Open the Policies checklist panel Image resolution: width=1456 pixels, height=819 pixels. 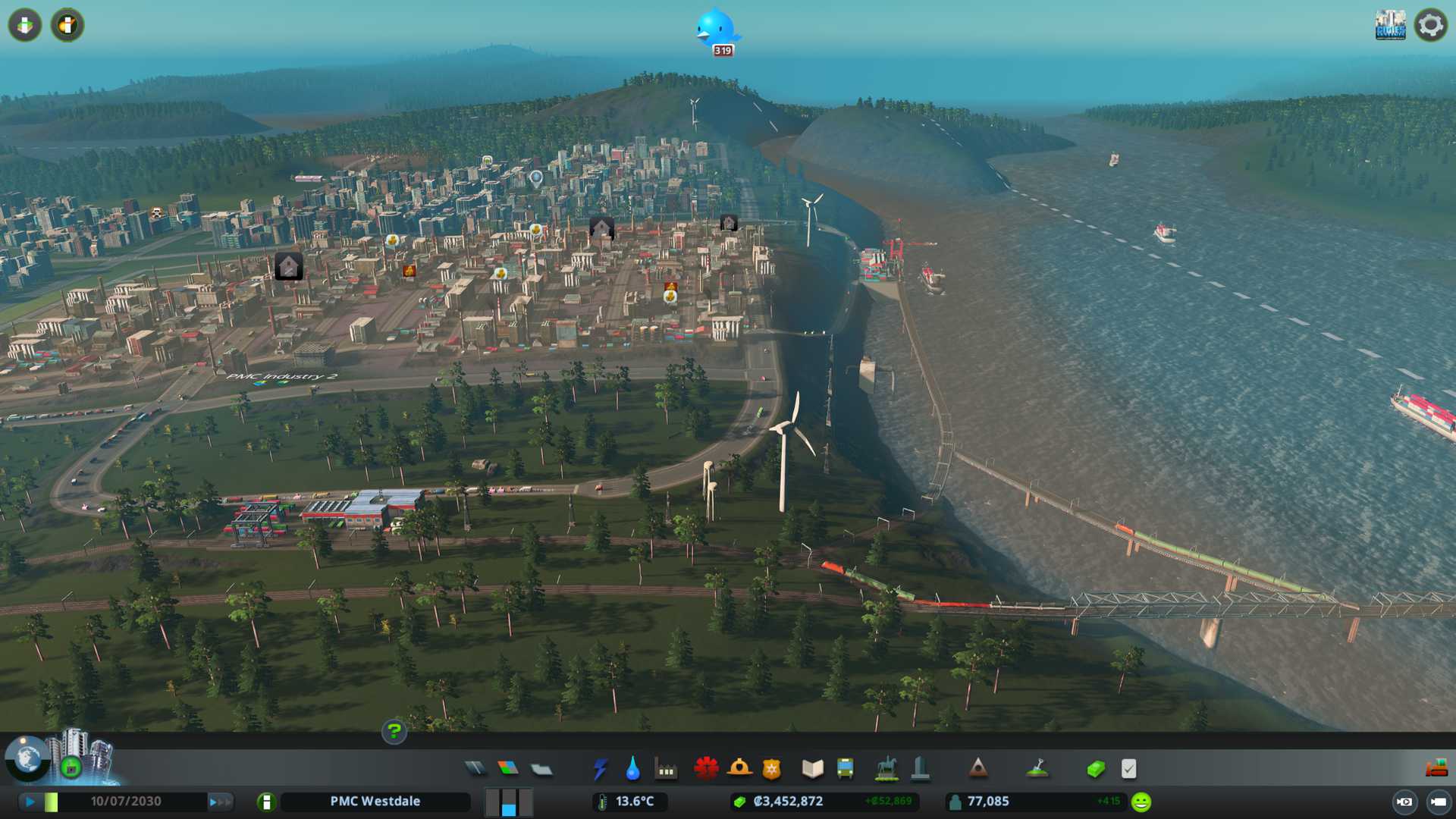(x=1129, y=769)
